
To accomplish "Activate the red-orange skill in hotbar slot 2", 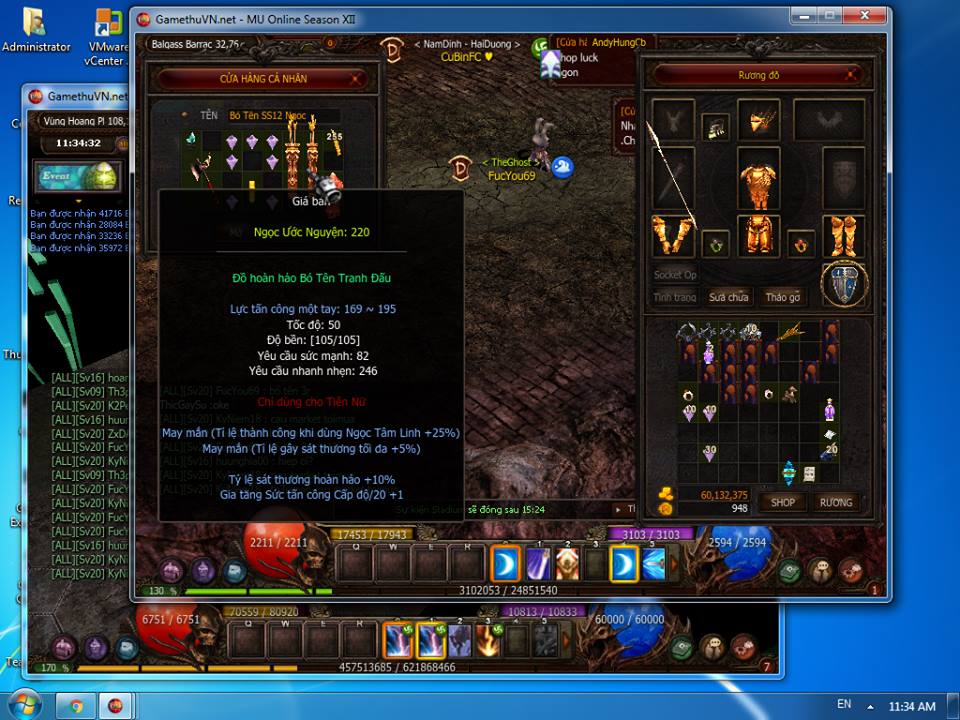I will [x=567, y=565].
